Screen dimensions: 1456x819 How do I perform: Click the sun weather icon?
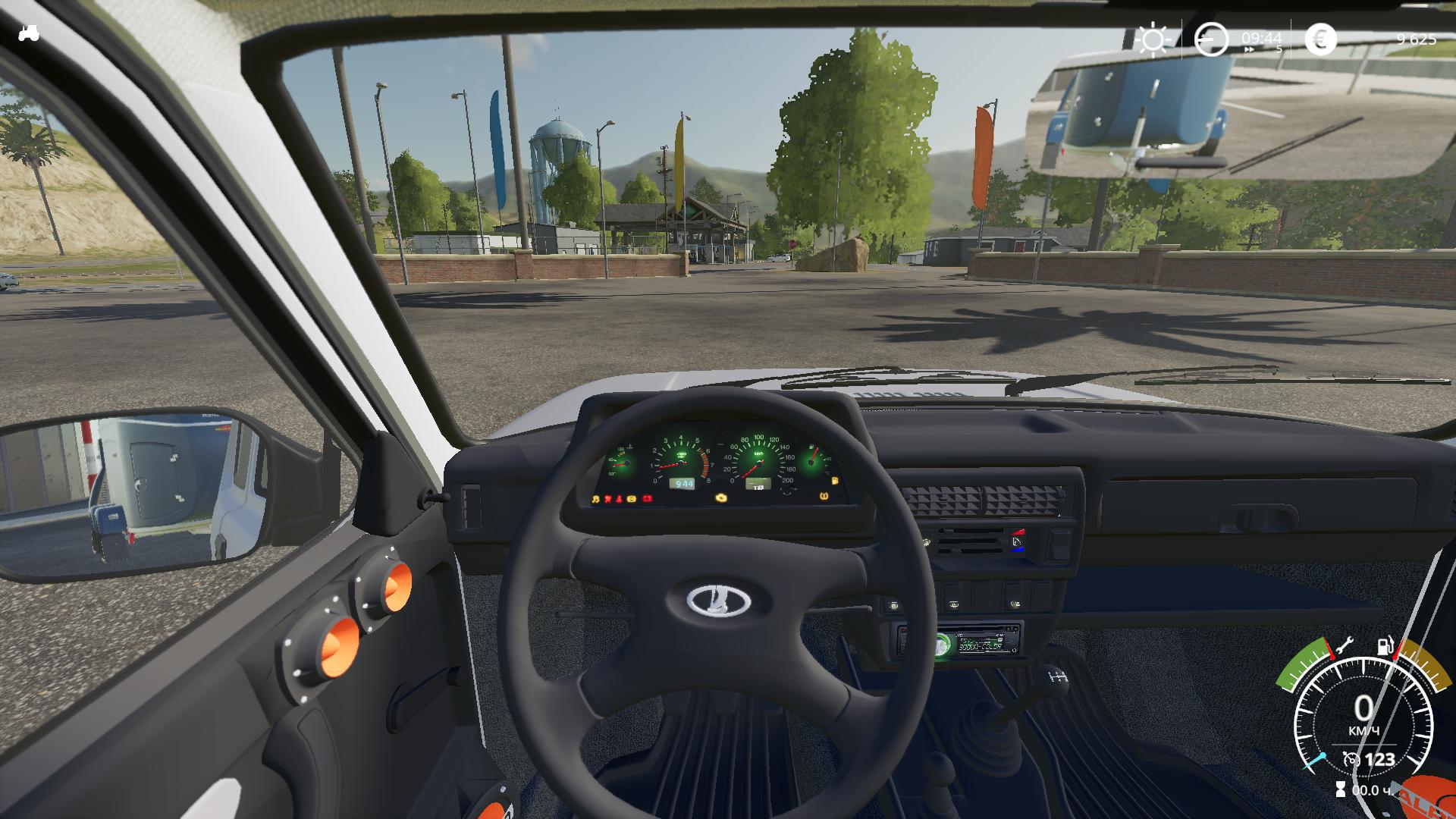tap(1153, 39)
